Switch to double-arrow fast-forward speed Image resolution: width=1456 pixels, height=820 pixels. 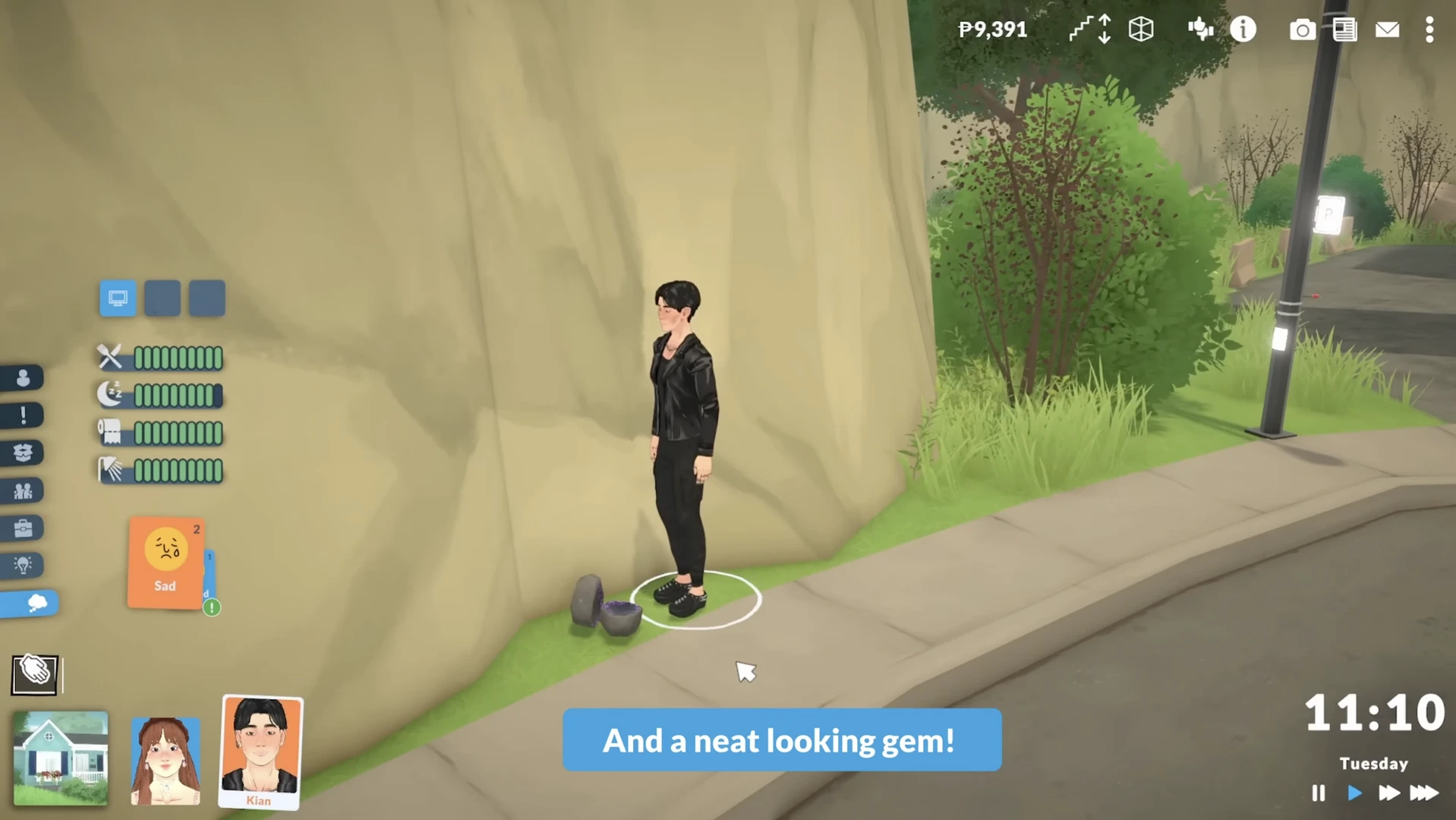(x=1388, y=793)
